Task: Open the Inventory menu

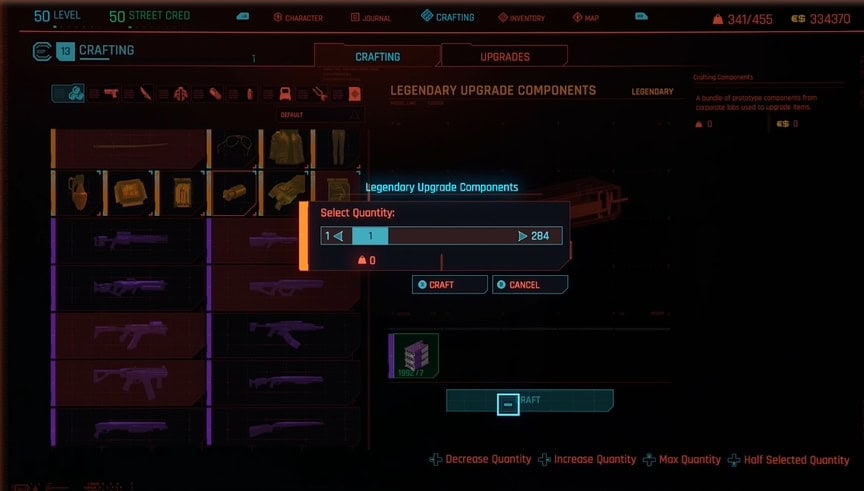Action: tap(521, 18)
